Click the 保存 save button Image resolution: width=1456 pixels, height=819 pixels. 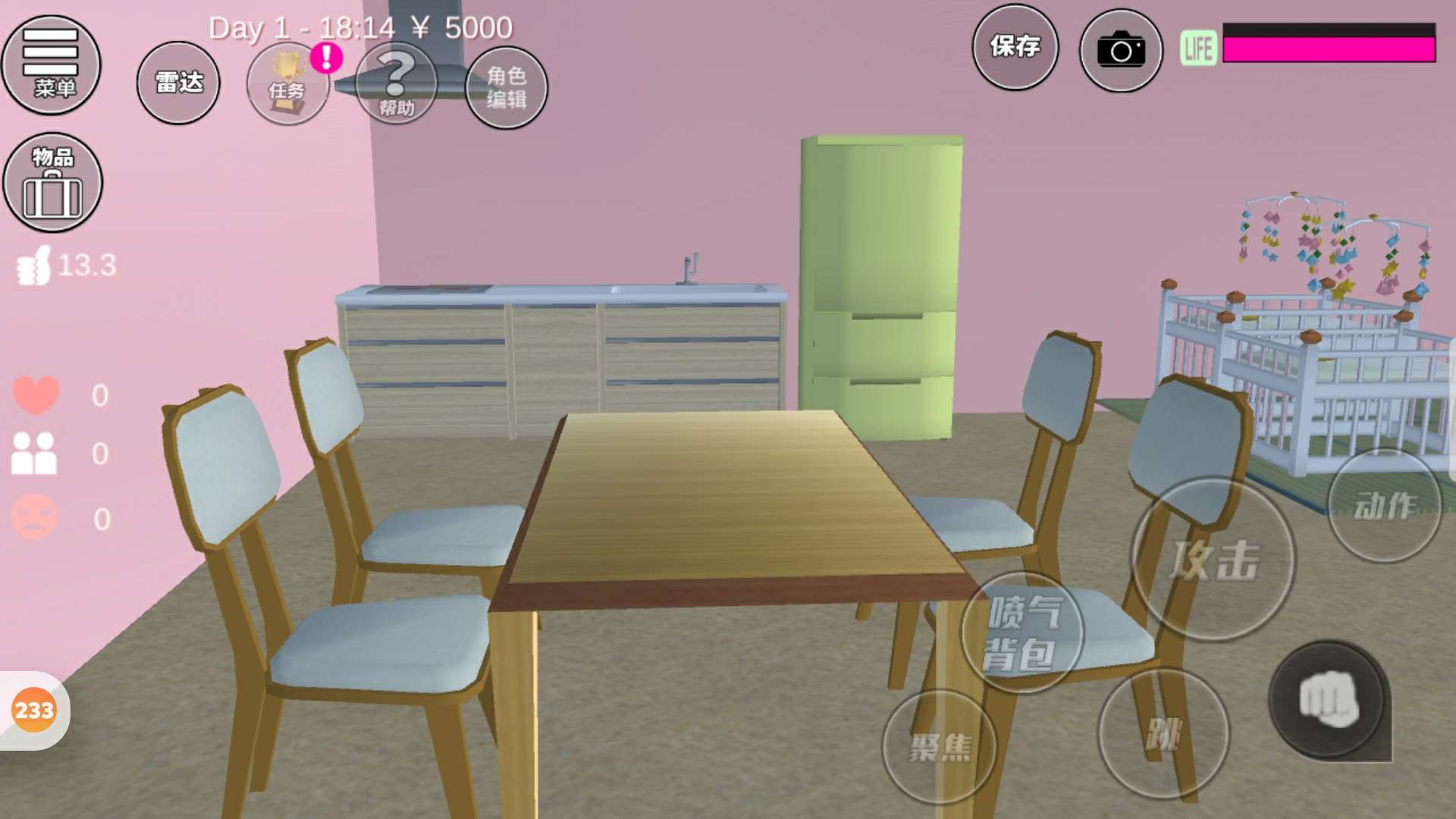coord(1015,47)
